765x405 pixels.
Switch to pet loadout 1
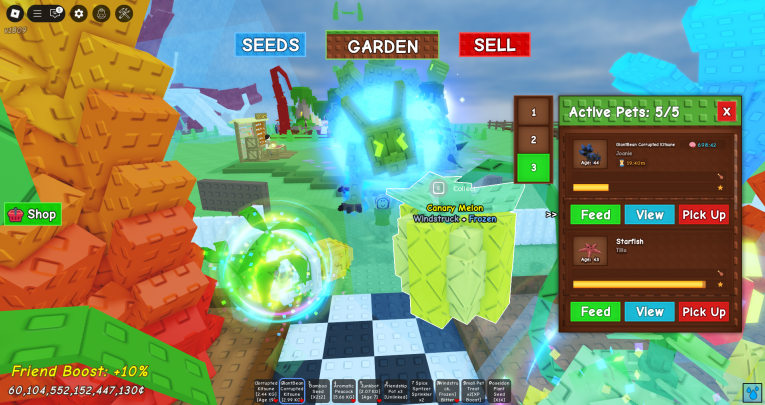click(x=533, y=112)
